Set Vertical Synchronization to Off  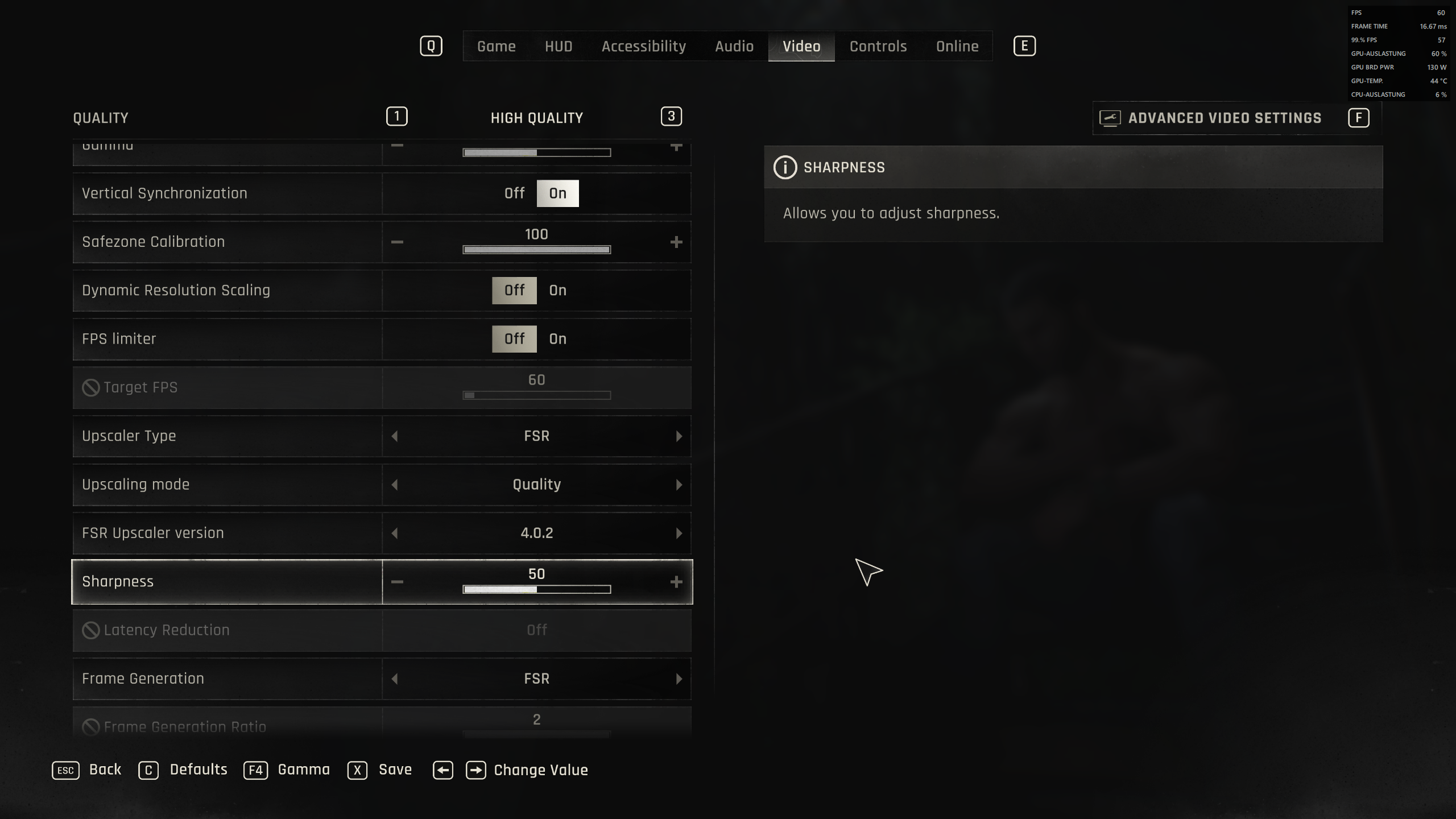514,193
